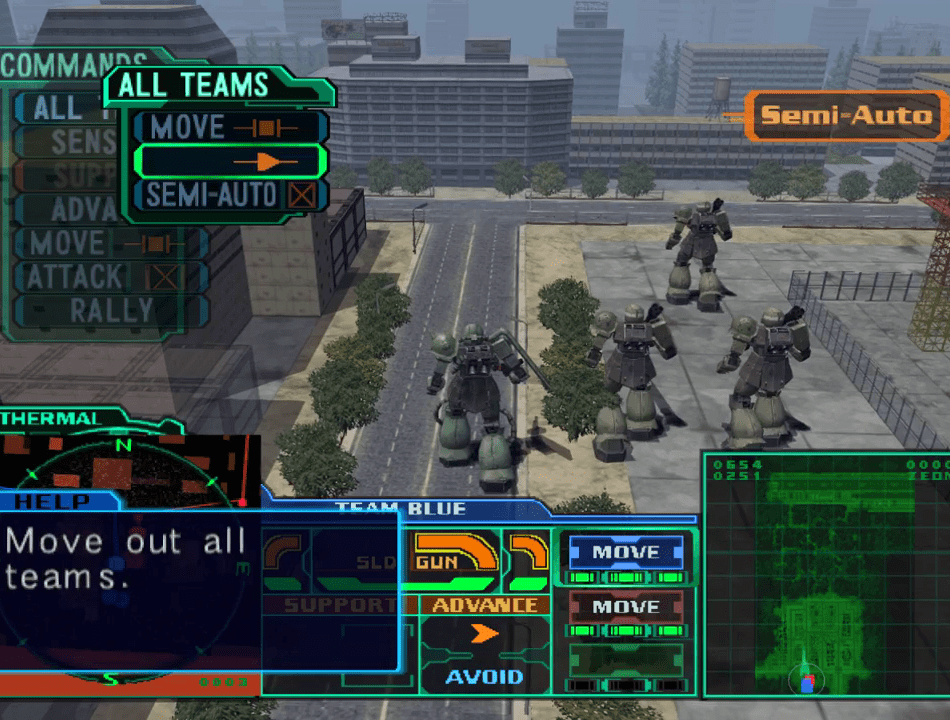Open the green tactical minimap
This screenshot has width=950, height=720.
pyautogui.click(x=825, y=575)
